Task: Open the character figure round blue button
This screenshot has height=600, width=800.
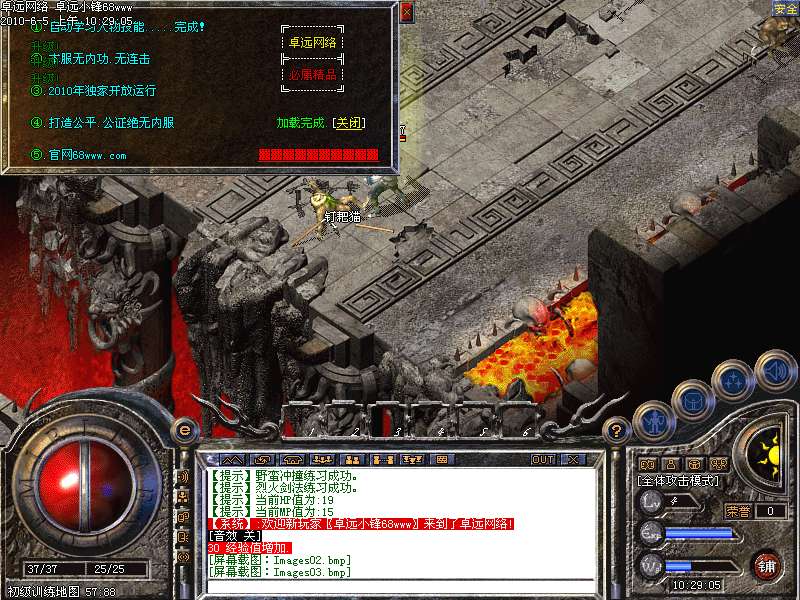Action: (x=652, y=419)
